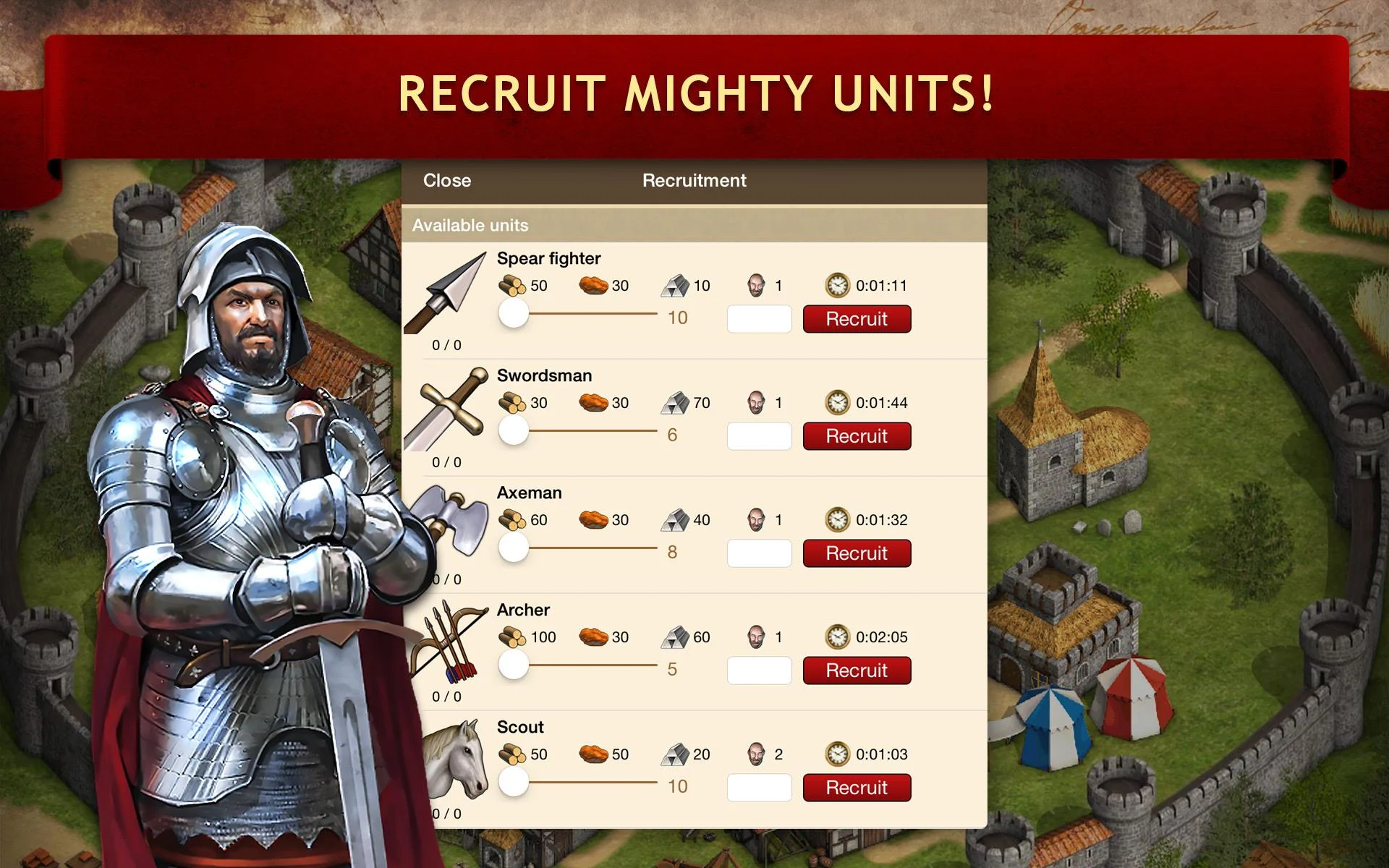Click the Axeman quantity slider knob

pos(514,548)
